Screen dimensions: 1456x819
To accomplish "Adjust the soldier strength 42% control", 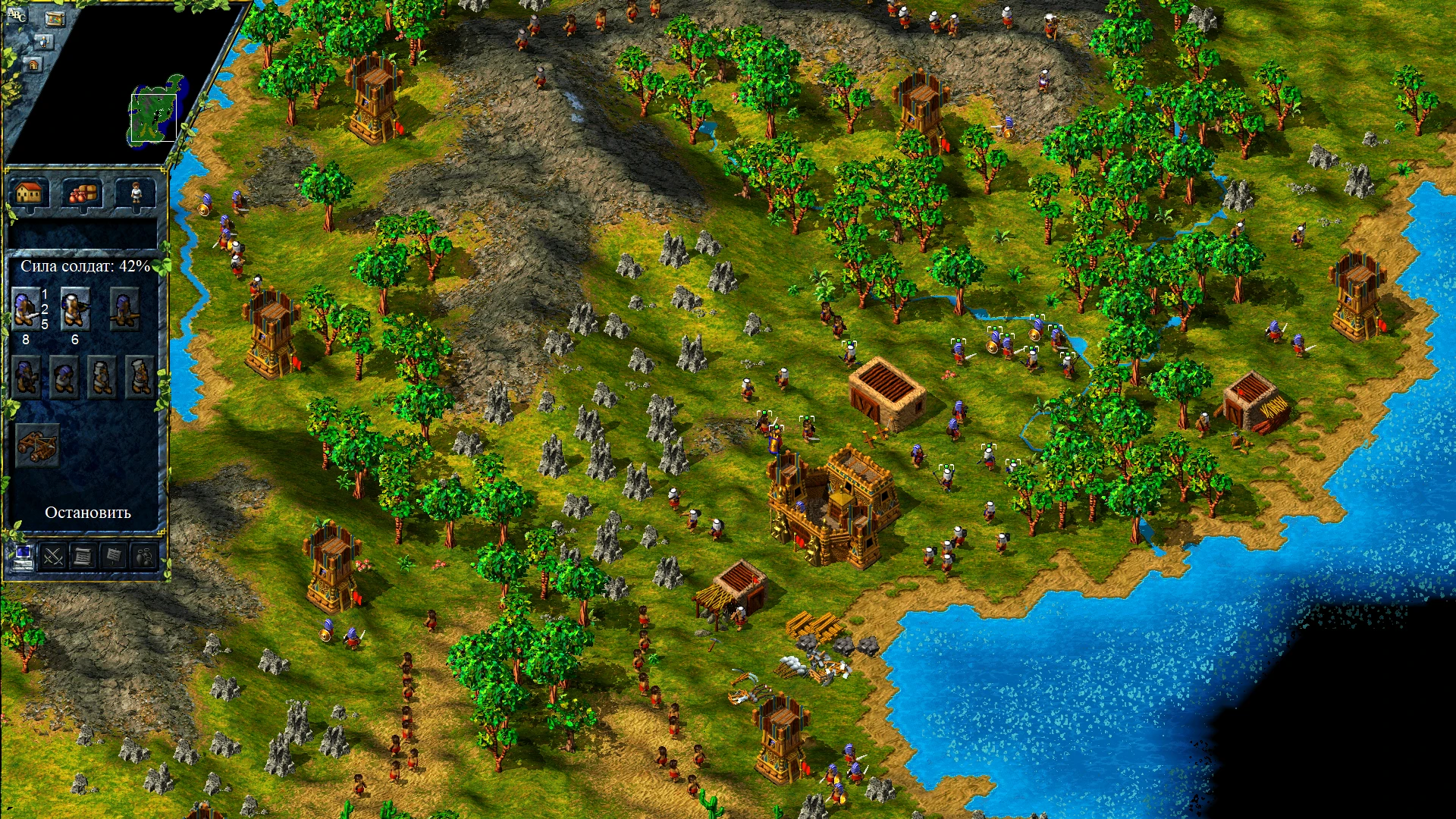I will (83, 266).
